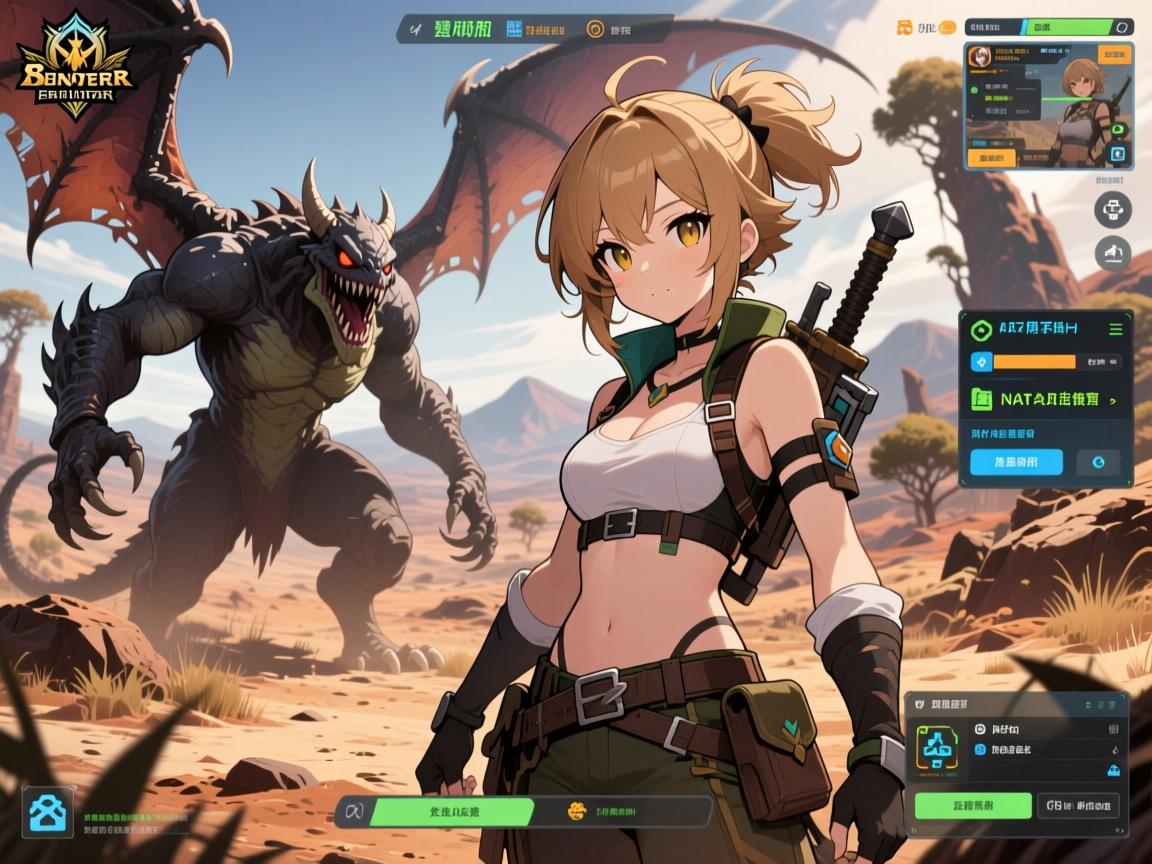Select the blue glyph emblem tile
Image resolution: width=1152 pixels, height=864 pixels.
(938, 748)
